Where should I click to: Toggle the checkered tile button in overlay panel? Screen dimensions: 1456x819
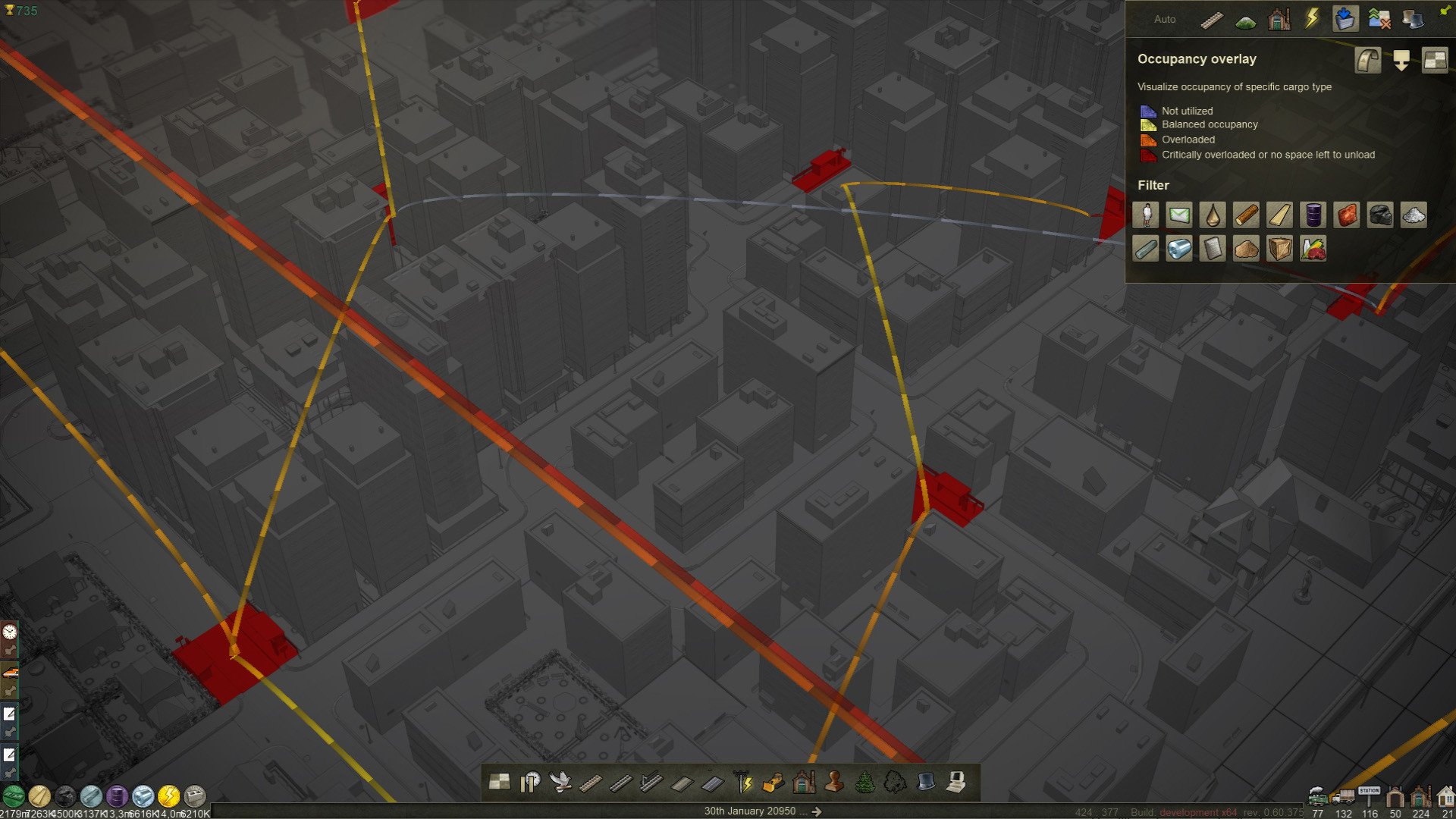[1435, 60]
